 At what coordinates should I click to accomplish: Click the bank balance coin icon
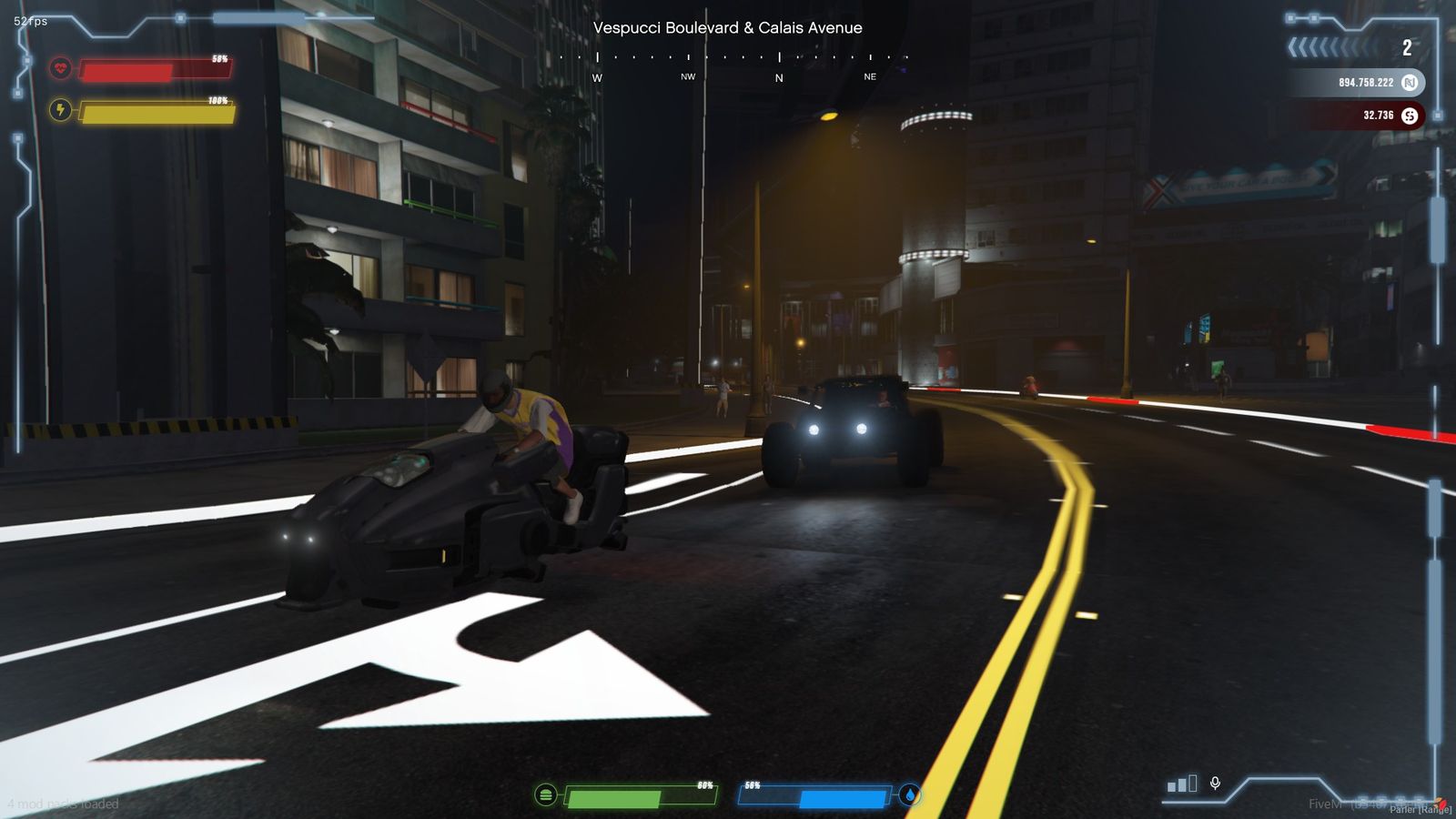1410,83
